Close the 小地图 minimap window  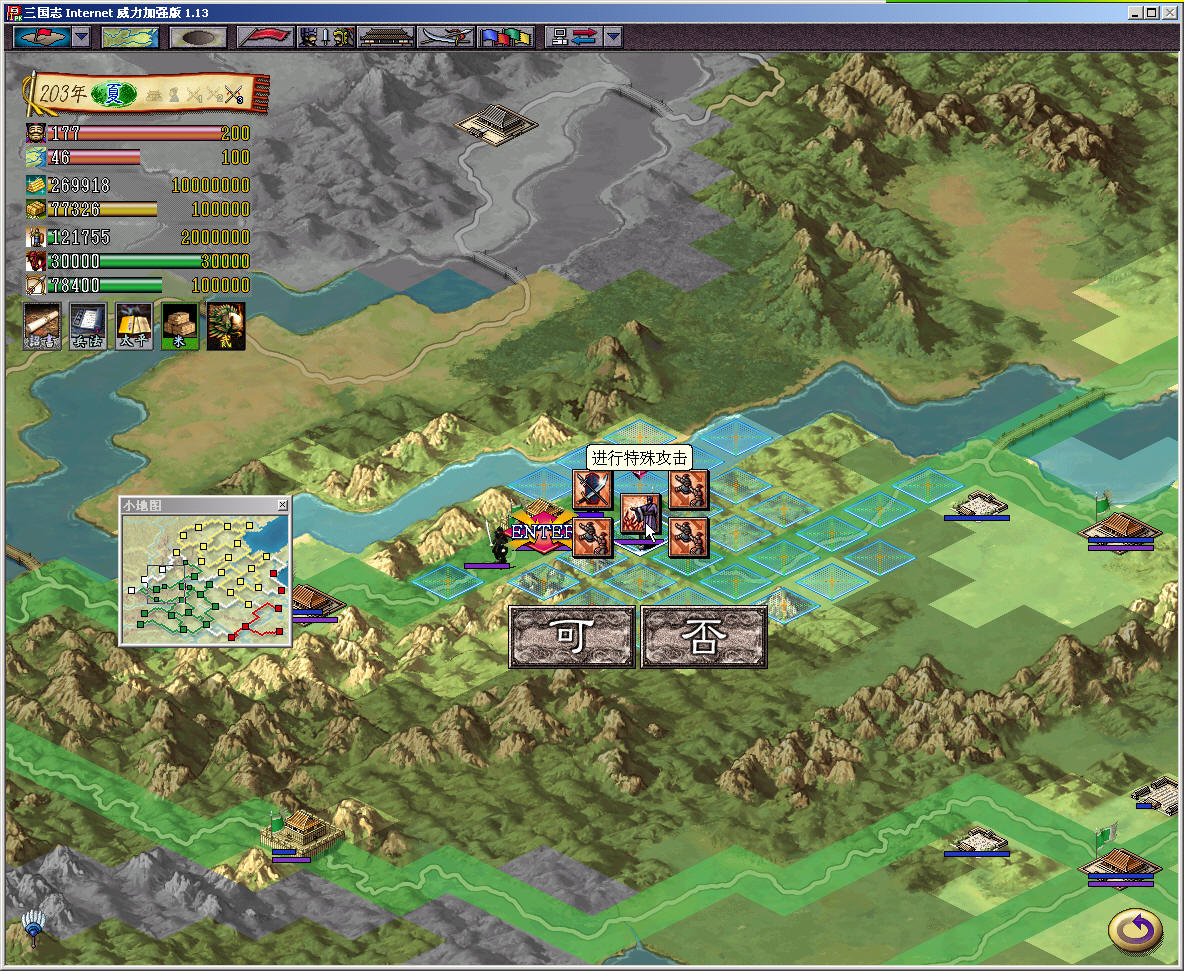click(x=282, y=505)
